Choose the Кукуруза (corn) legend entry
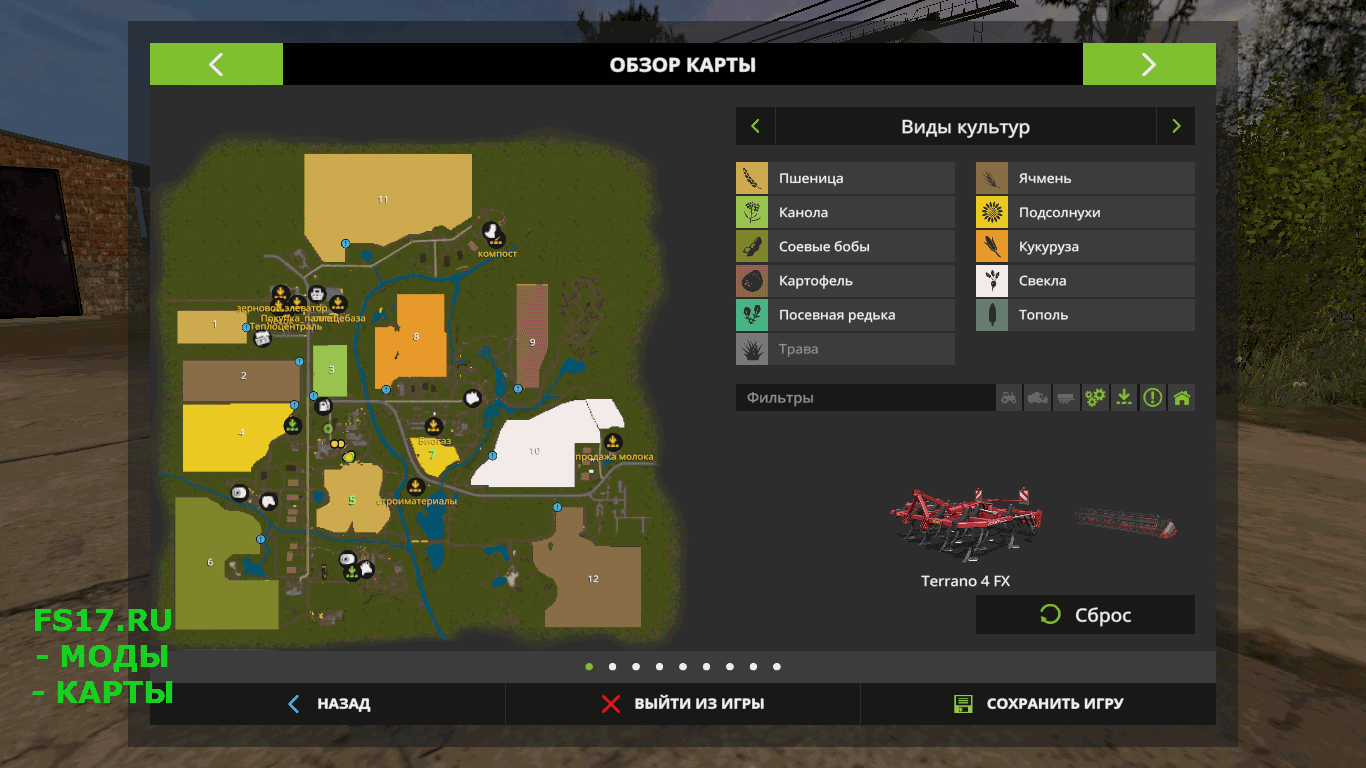Viewport: 1366px width, 768px height. coord(1085,247)
